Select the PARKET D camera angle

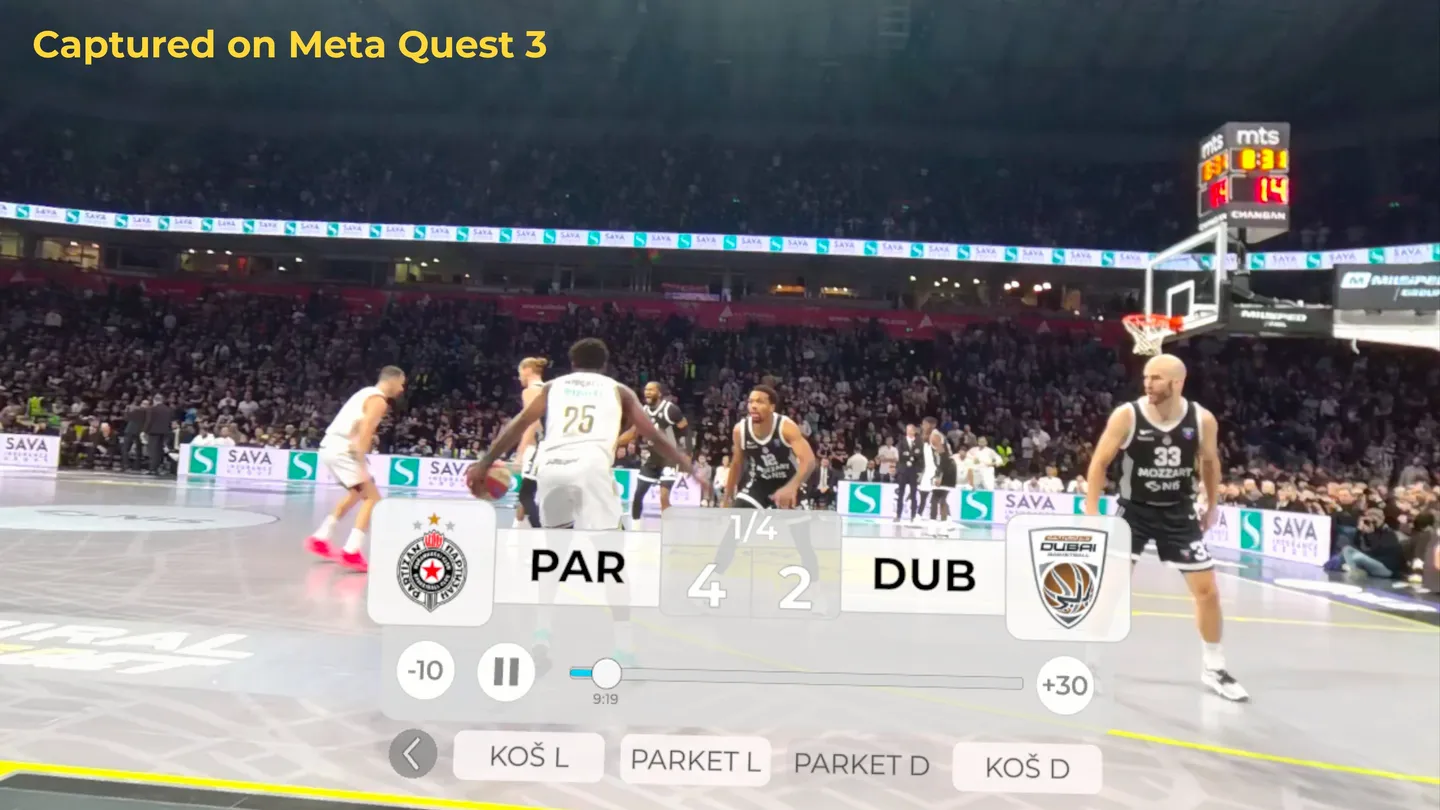tap(861, 766)
